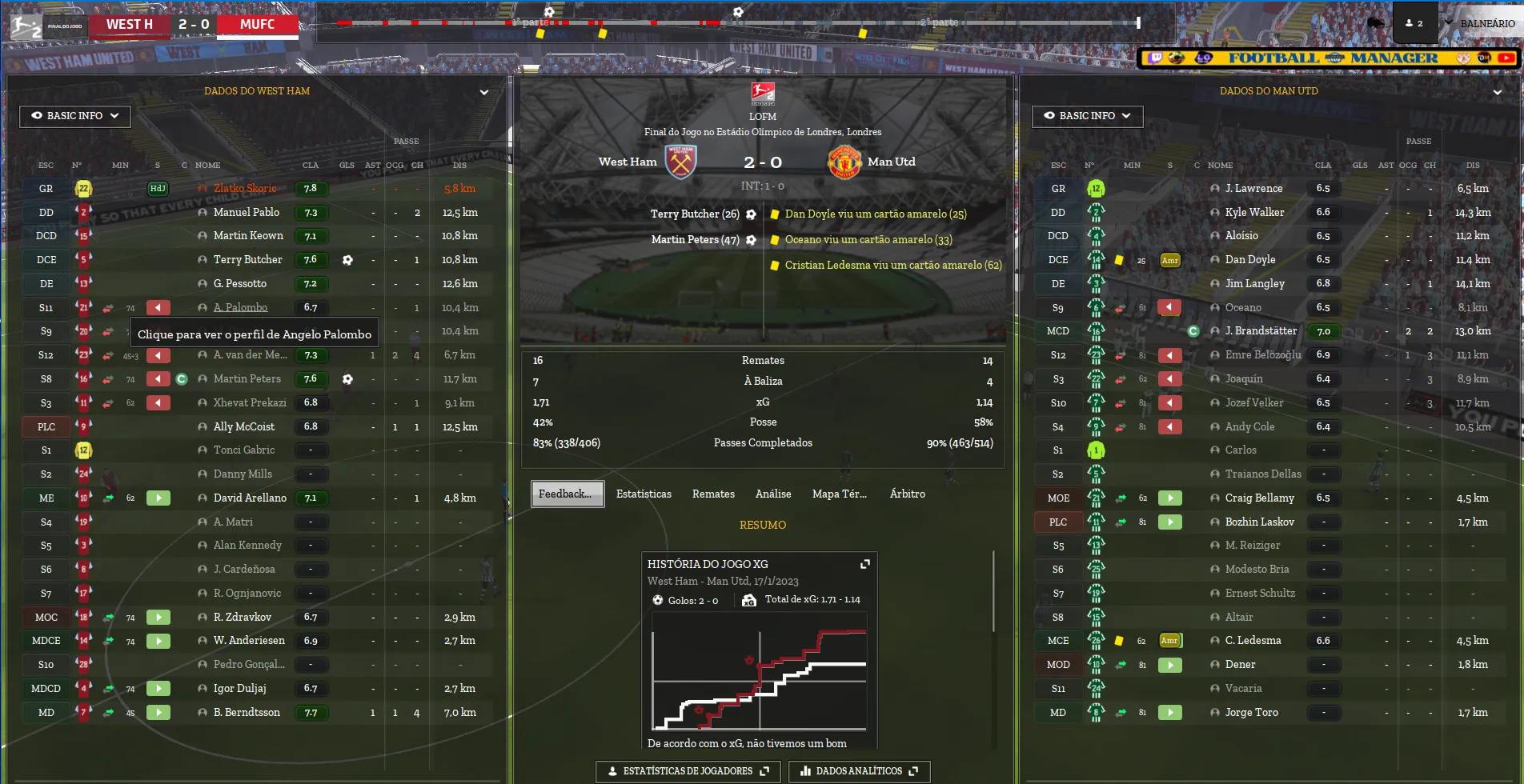Select the Árbitro tab

click(907, 494)
